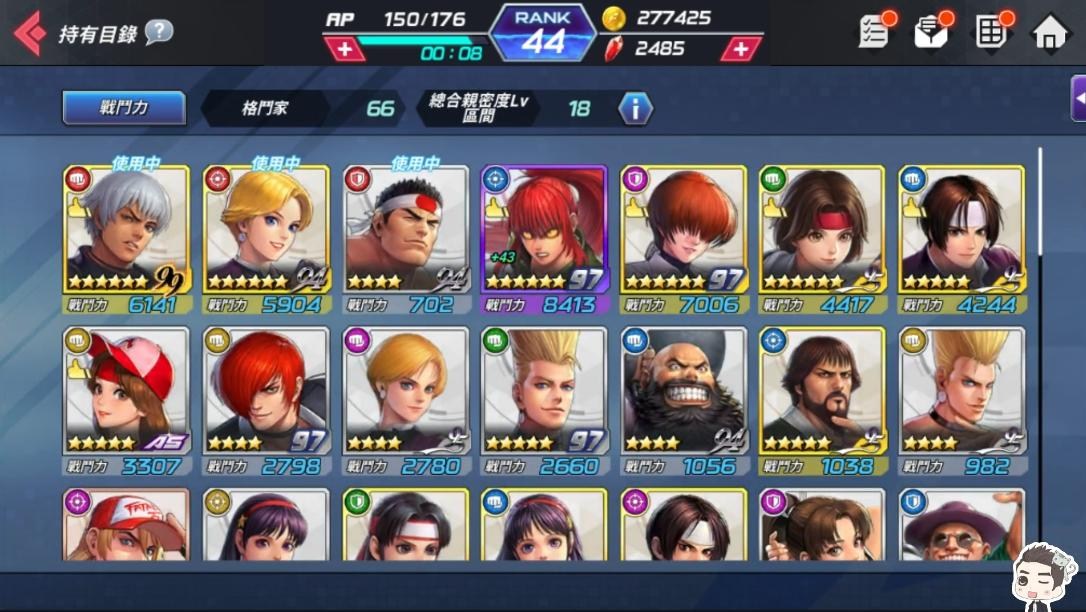Expand the side panel arrow tab
This screenshot has width=1086, height=612.
(1078, 98)
